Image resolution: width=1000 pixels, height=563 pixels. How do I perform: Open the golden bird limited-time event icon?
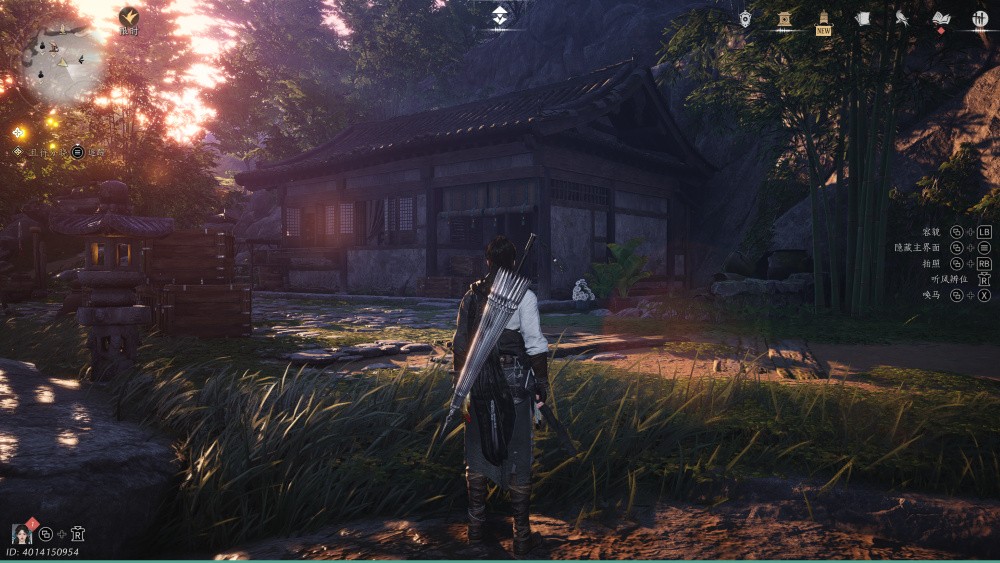pos(129,17)
